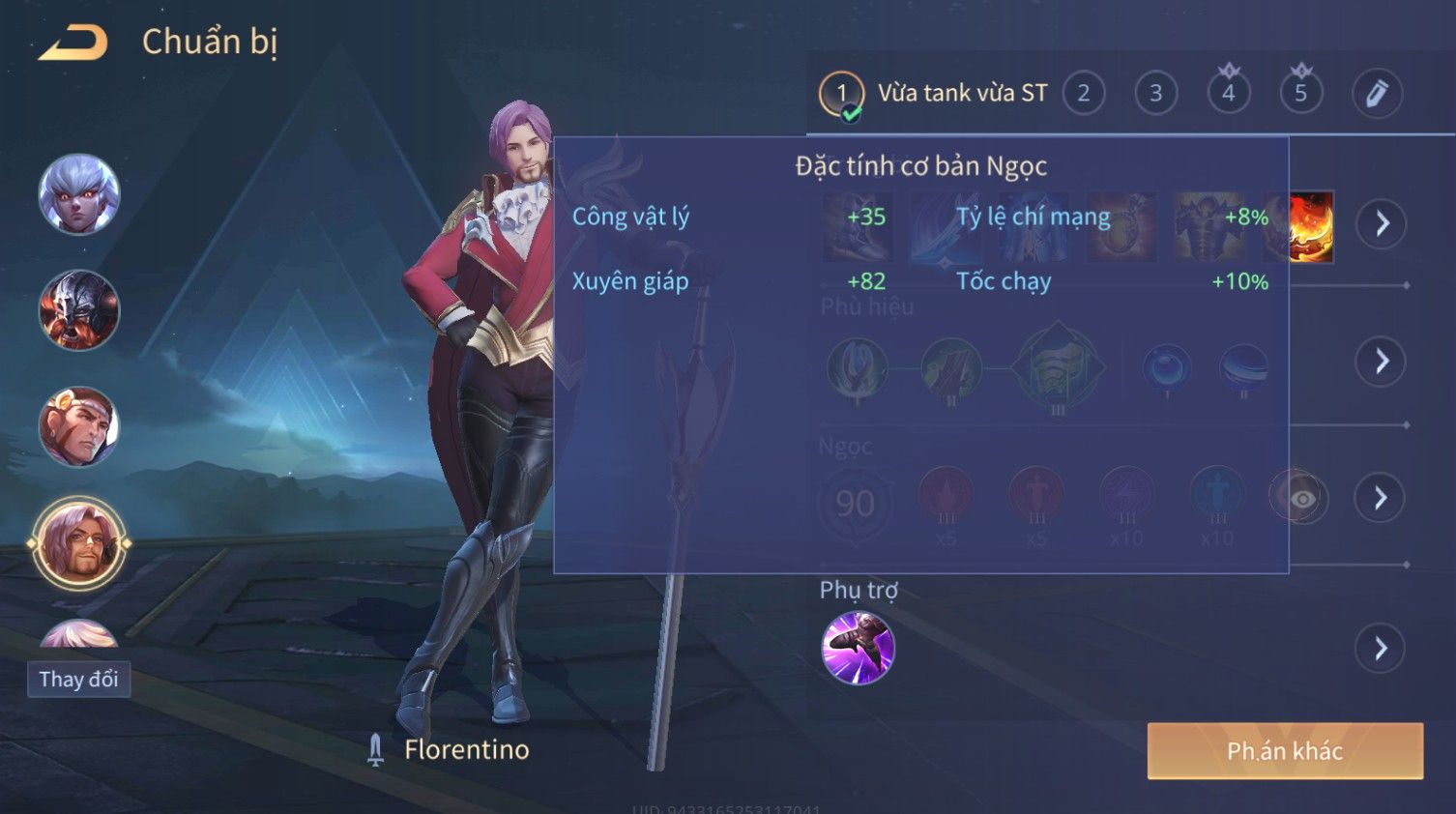Click the "Phản khác" button
This screenshot has height=814, width=1456.
[1284, 751]
